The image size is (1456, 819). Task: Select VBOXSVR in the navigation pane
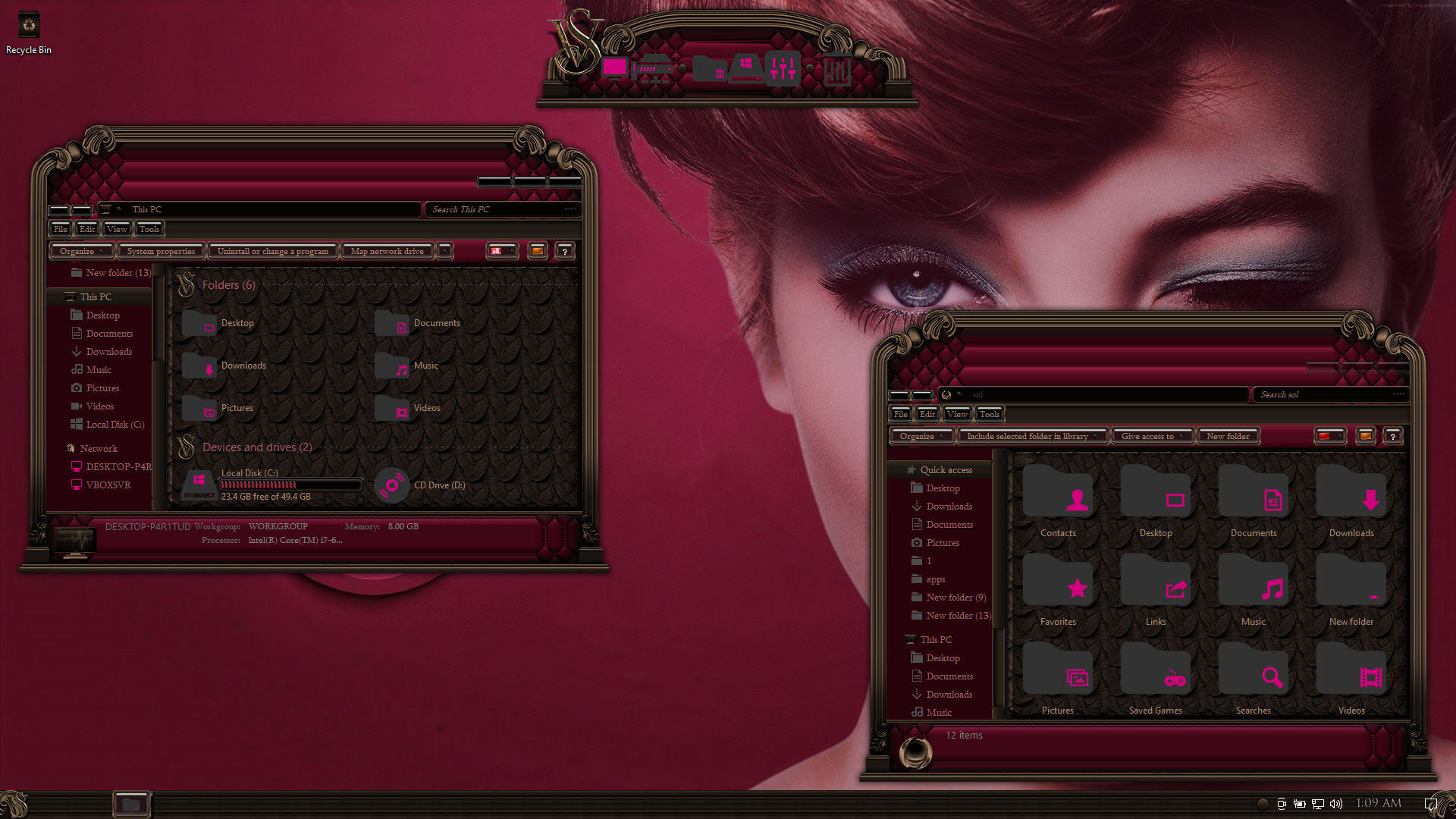tap(108, 485)
